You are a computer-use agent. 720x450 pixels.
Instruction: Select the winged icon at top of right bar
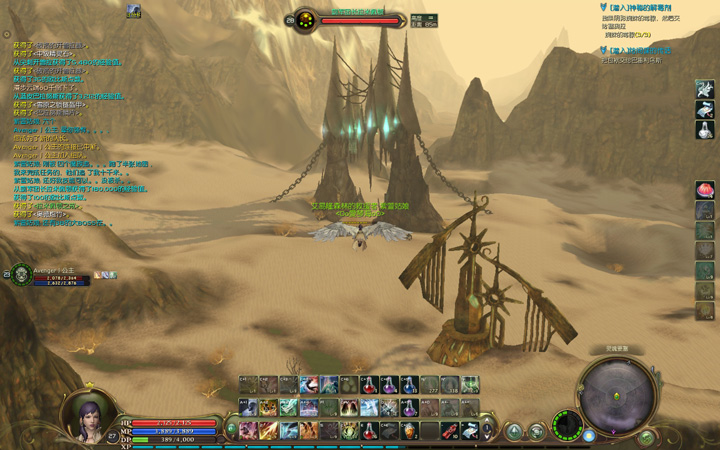click(705, 90)
